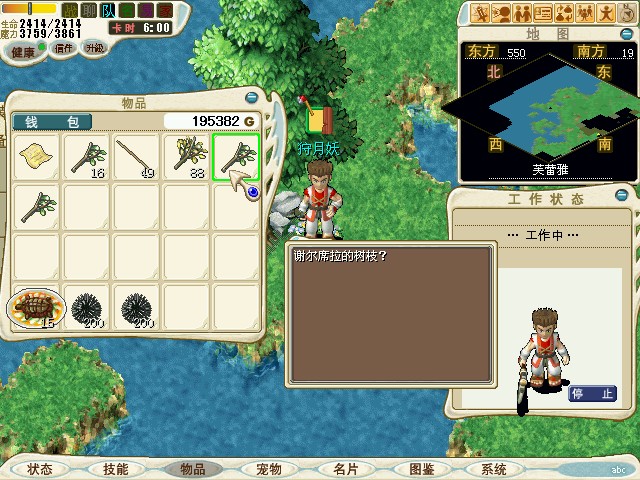
Task: Open the 系统 system menu
Action: tap(493, 469)
